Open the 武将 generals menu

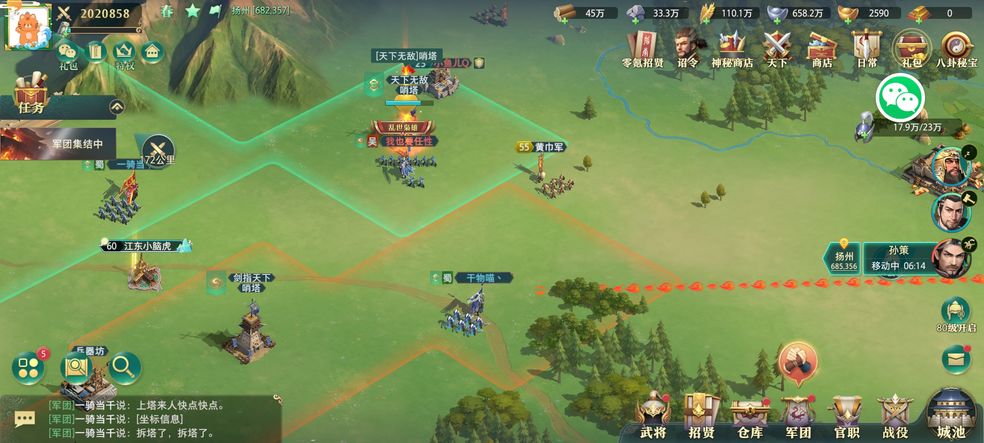[x=653, y=413]
